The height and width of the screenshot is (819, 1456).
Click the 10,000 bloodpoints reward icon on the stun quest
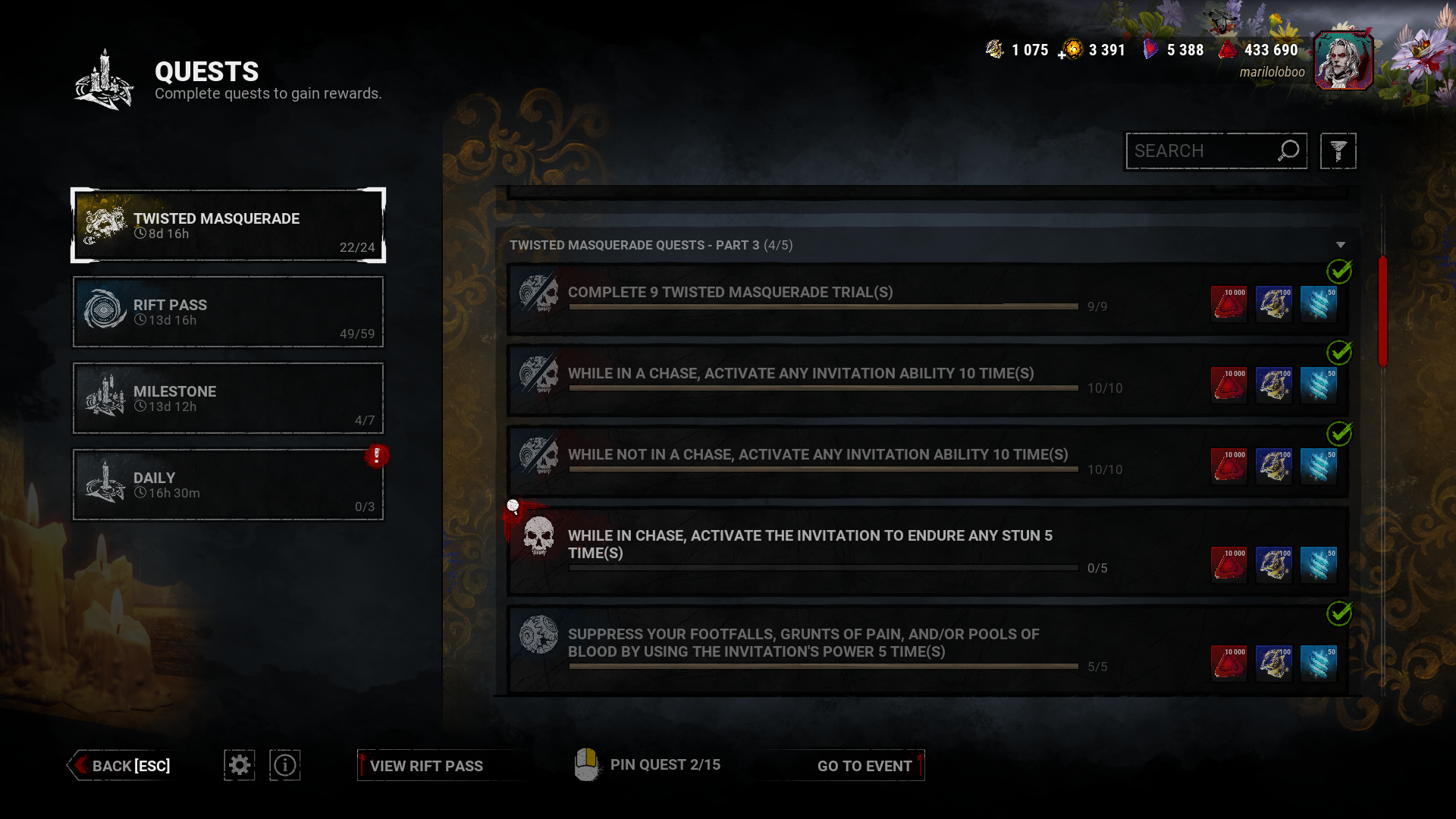(1228, 564)
